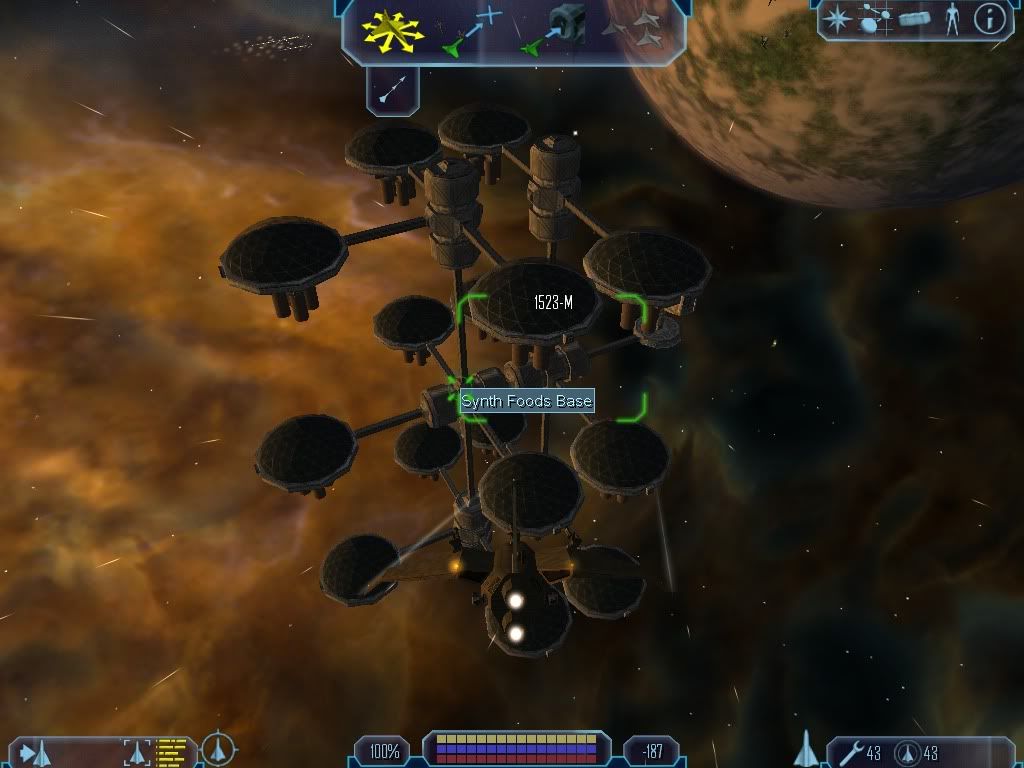The width and height of the screenshot is (1024, 768).
Task: Toggle the yellow contact list lines icon
Action: [x=171, y=750]
